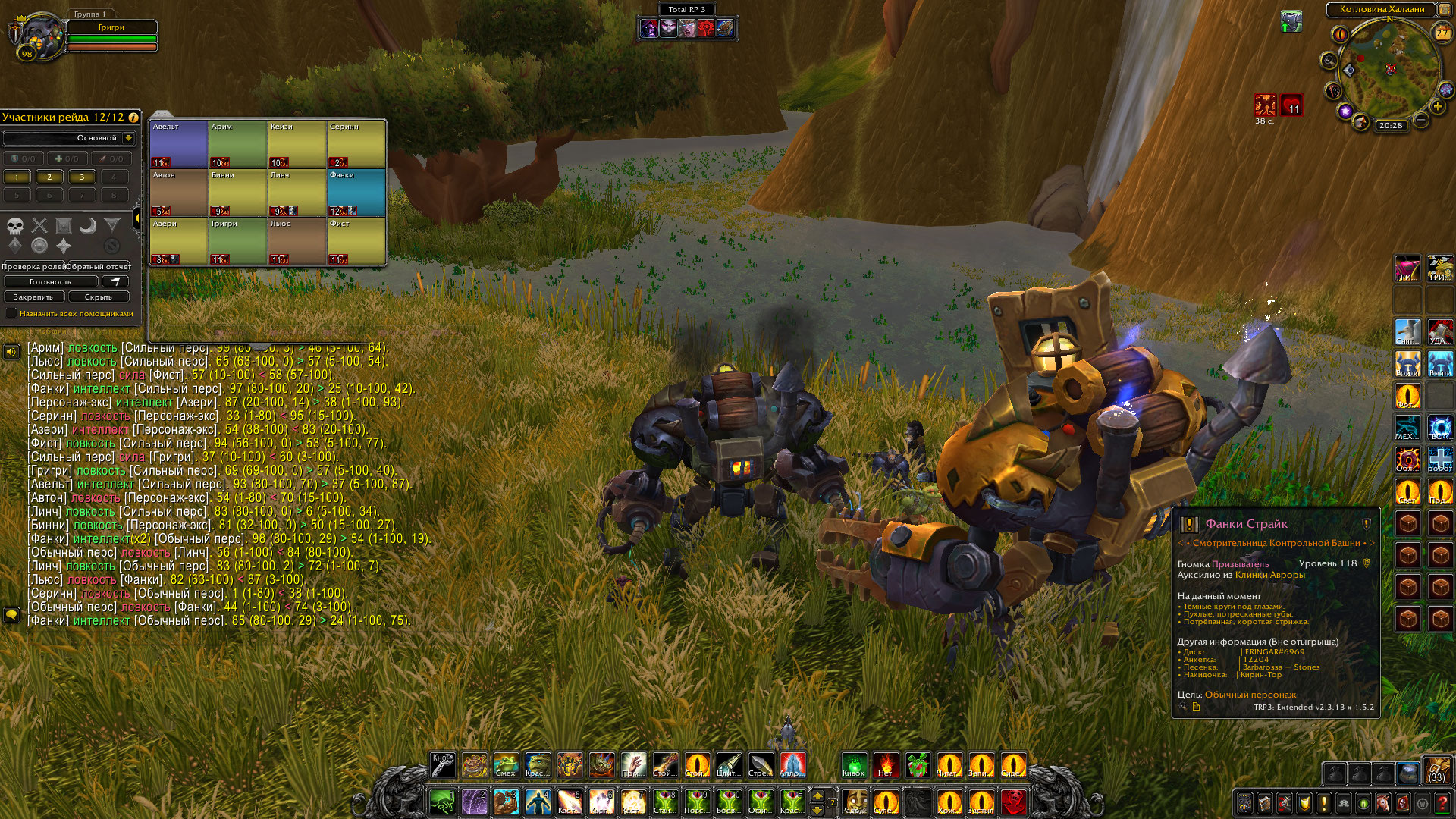Image resolution: width=1456 pixels, height=819 pixels.
Task: Select Фанки in the raid frames
Action: 356,193
